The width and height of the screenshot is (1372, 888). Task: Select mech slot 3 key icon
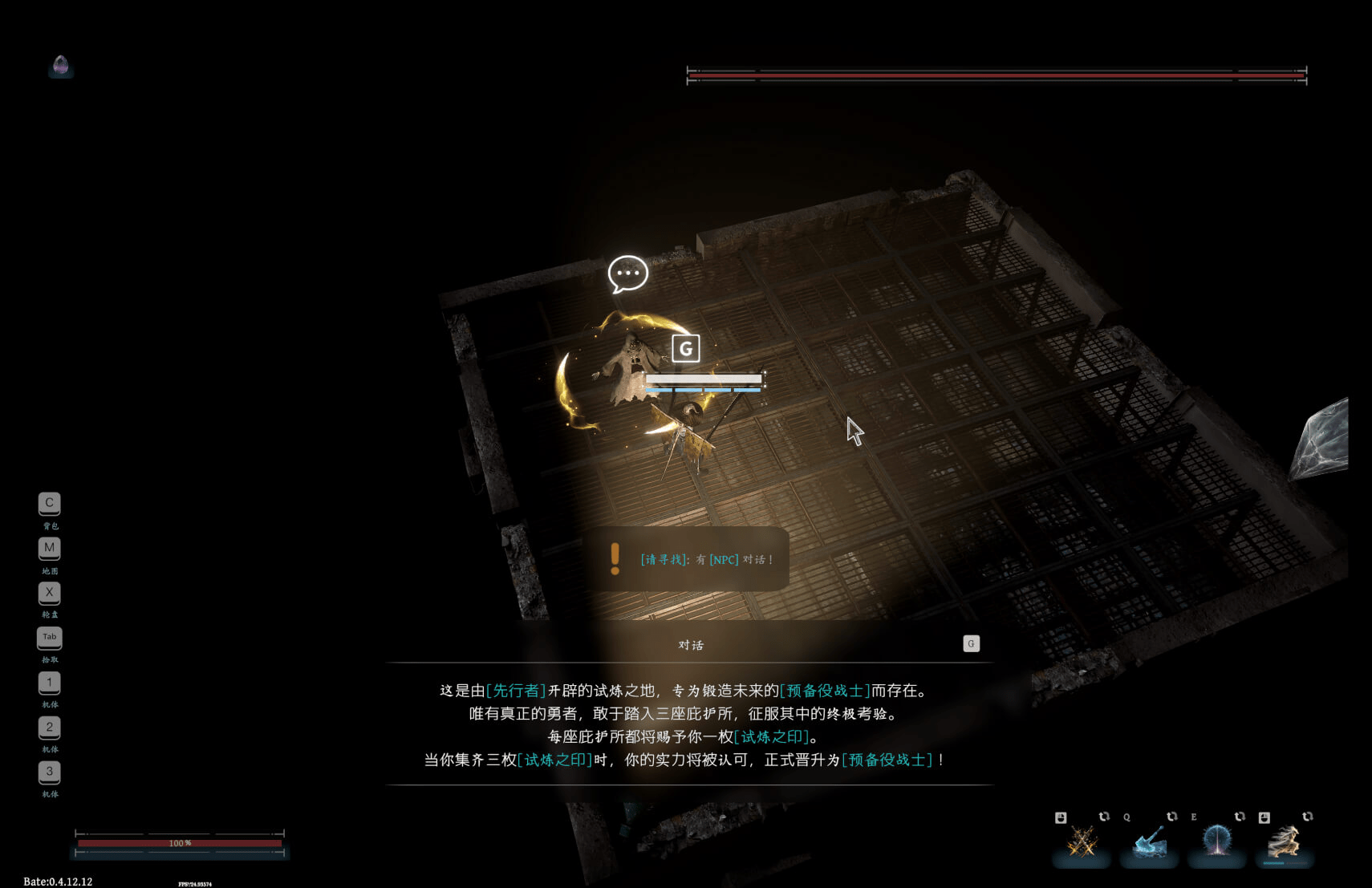50,772
